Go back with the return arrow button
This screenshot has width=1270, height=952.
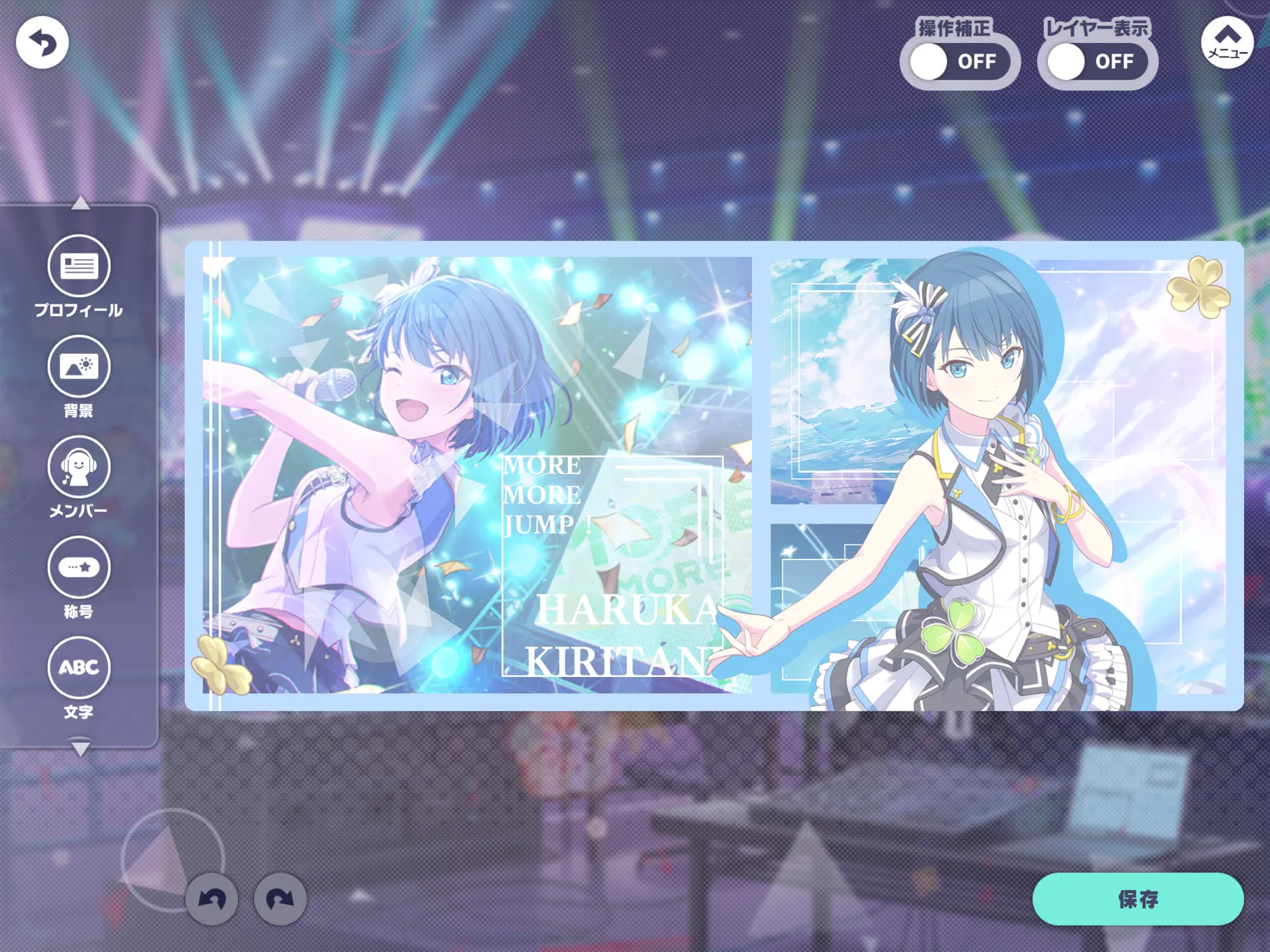(x=42, y=43)
